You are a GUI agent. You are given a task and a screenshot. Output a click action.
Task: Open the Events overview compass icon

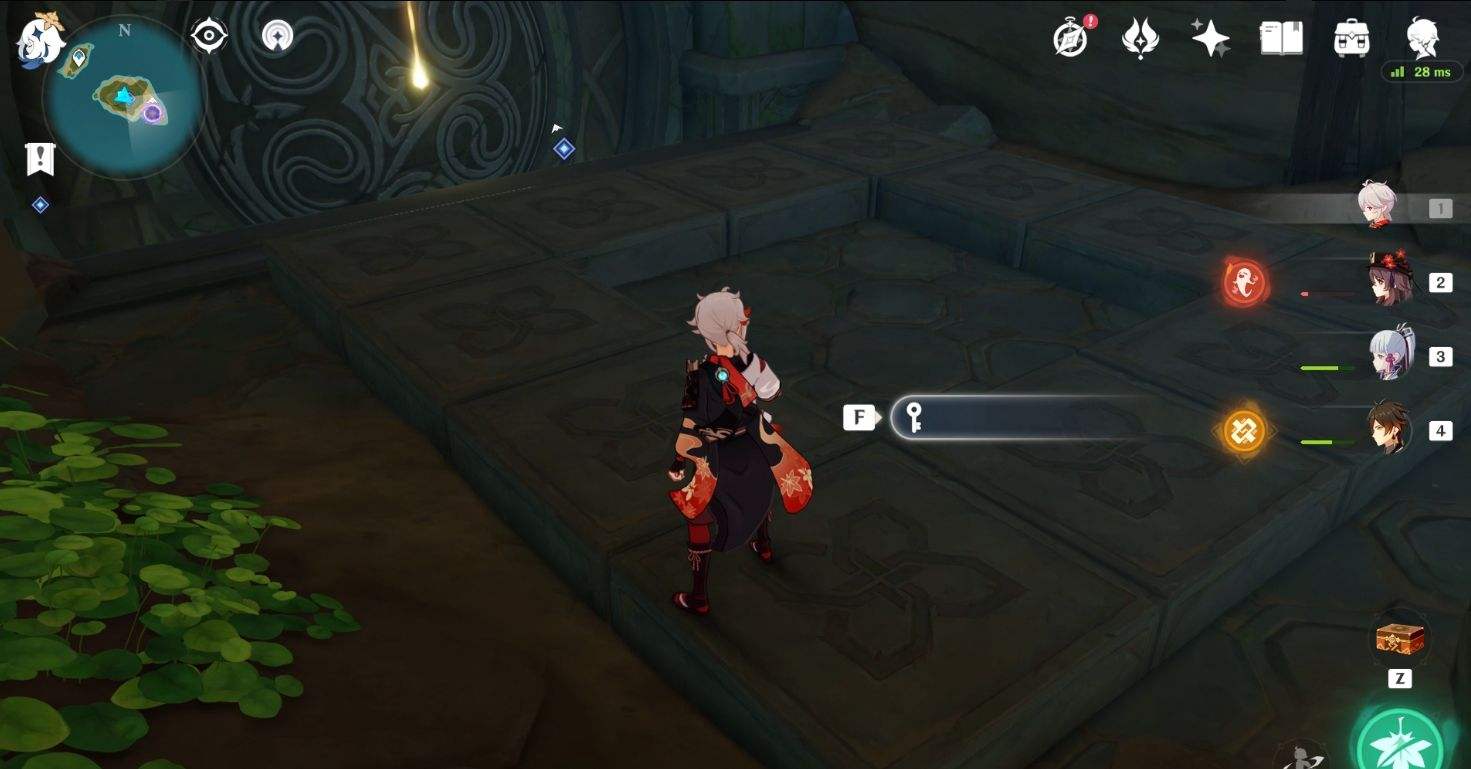click(1070, 37)
